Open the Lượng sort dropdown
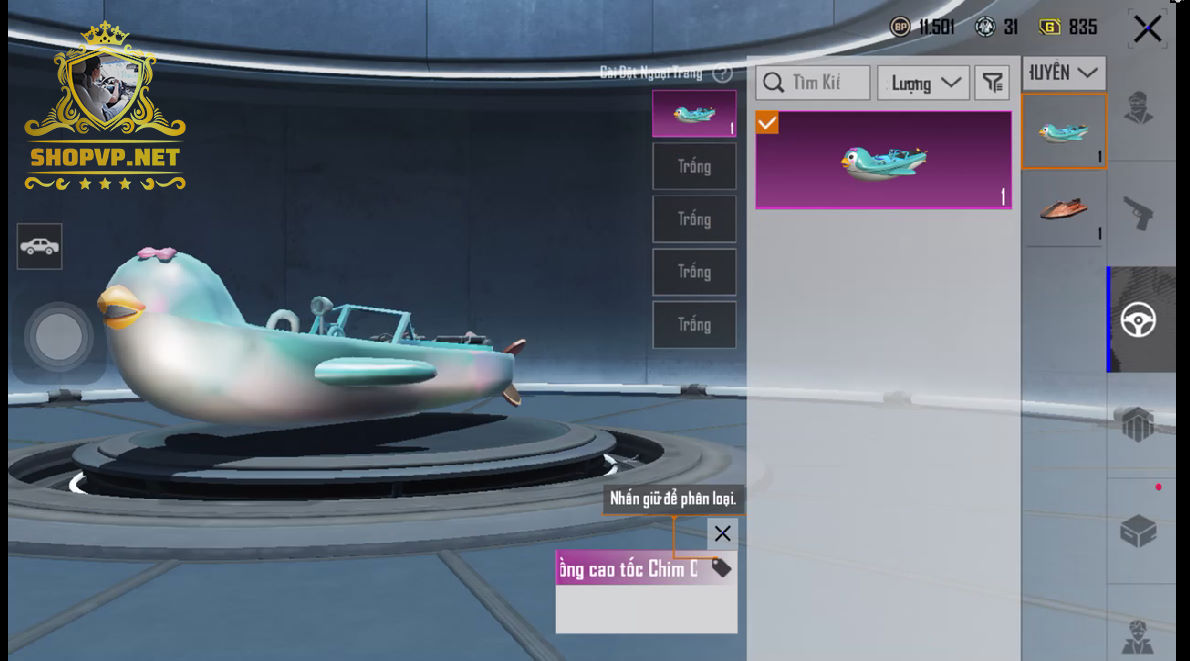 tap(923, 83)
